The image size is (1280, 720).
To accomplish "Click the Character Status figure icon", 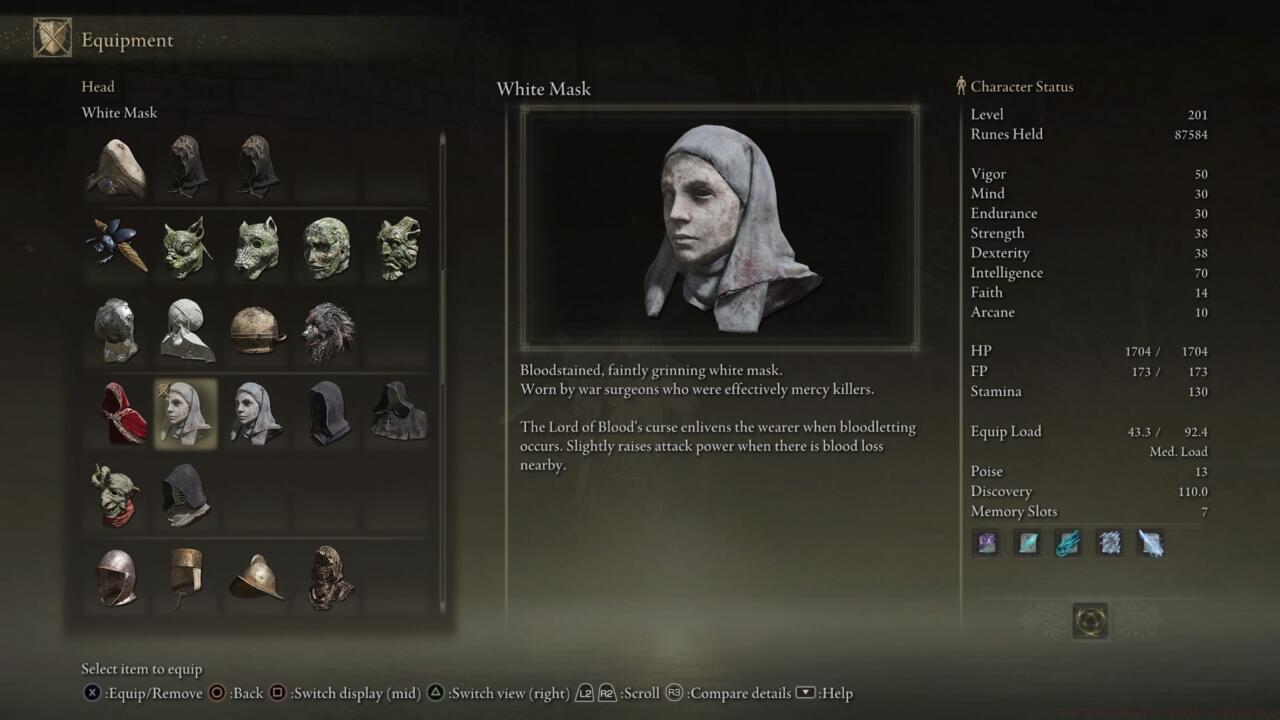I will (x=960, y=87).
